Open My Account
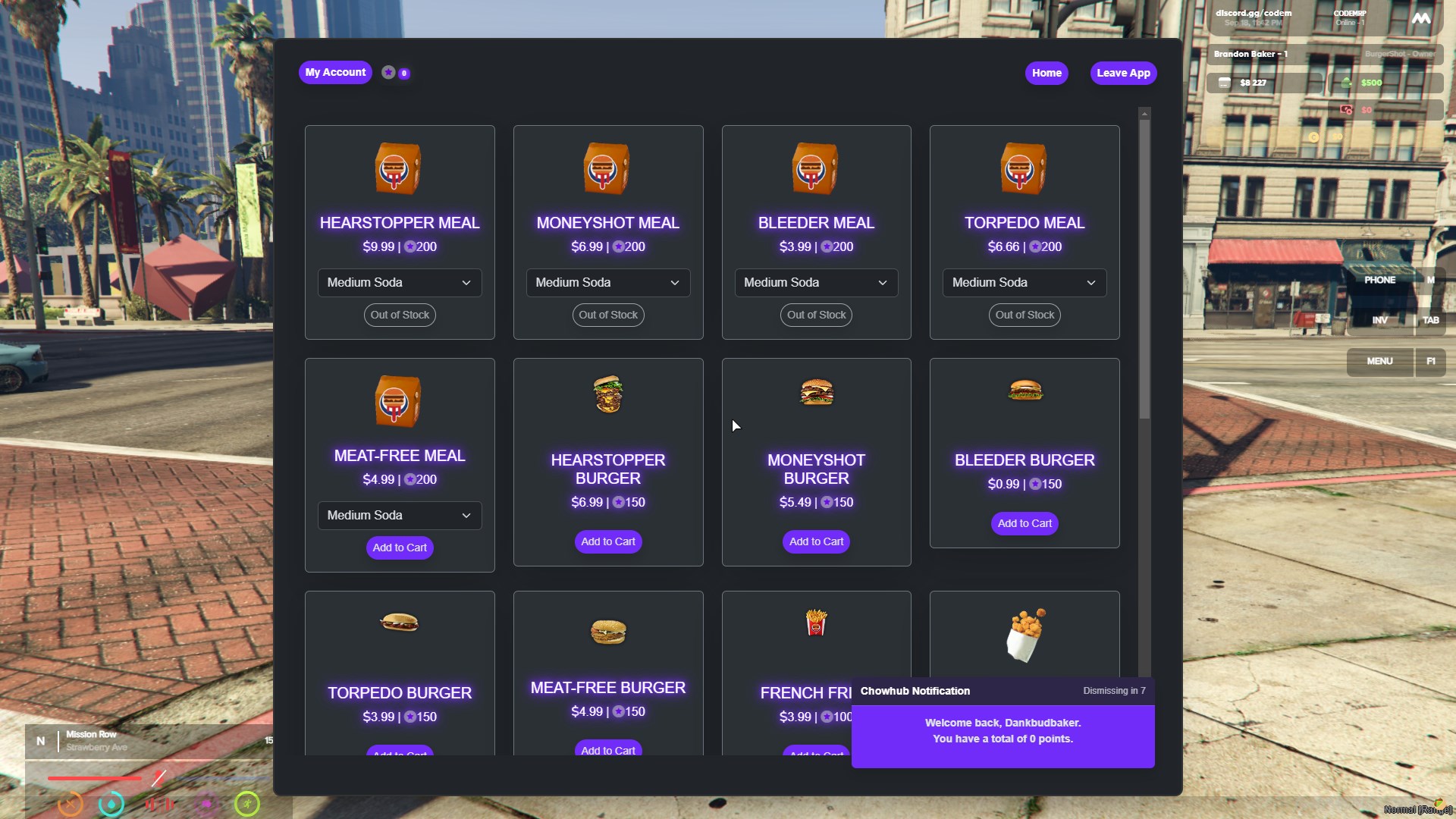The height and width of the screenshot is (819, 1456). coord(335,72)
